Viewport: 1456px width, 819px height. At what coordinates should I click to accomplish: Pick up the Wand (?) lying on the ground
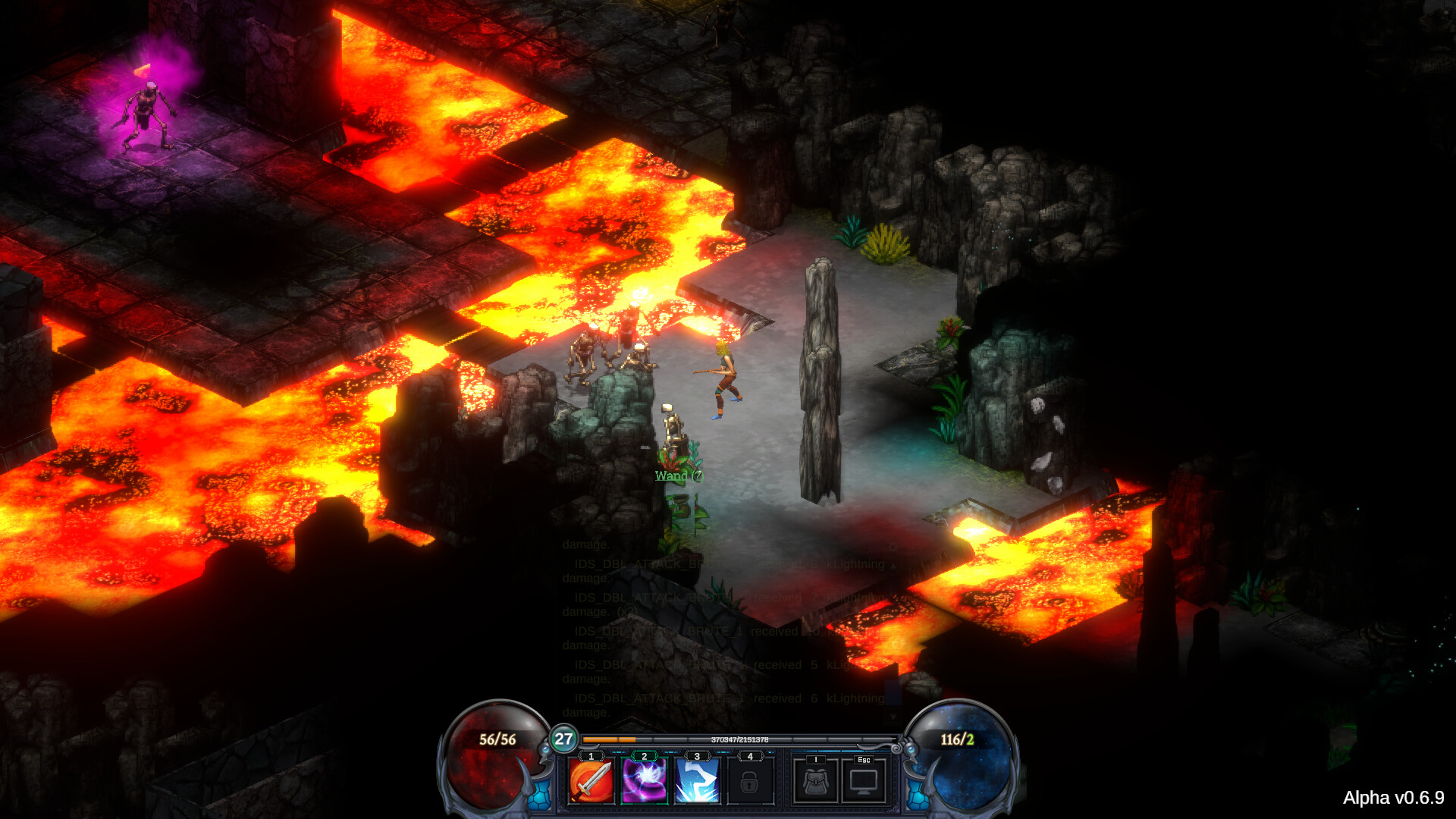[678, 475]
